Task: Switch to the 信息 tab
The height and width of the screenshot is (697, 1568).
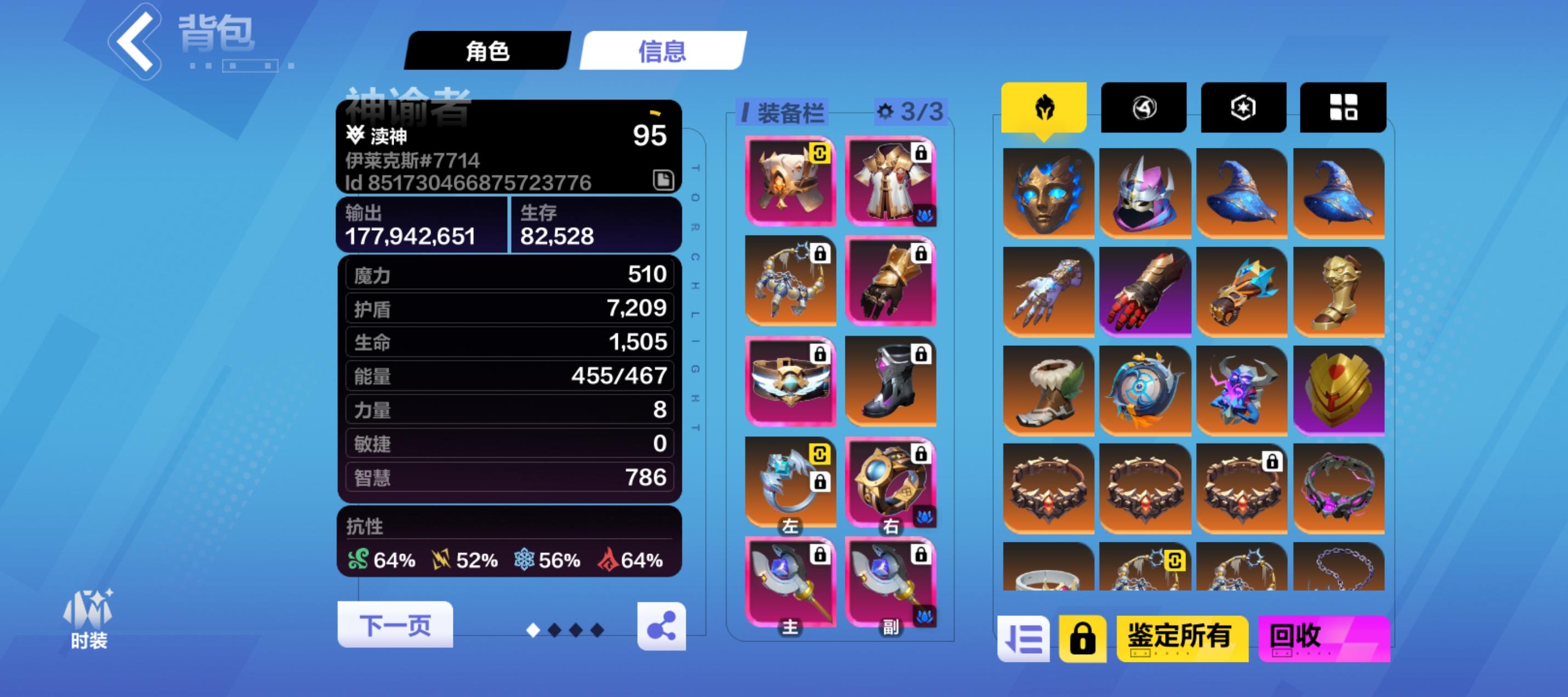Action: (x=662, y=52)
